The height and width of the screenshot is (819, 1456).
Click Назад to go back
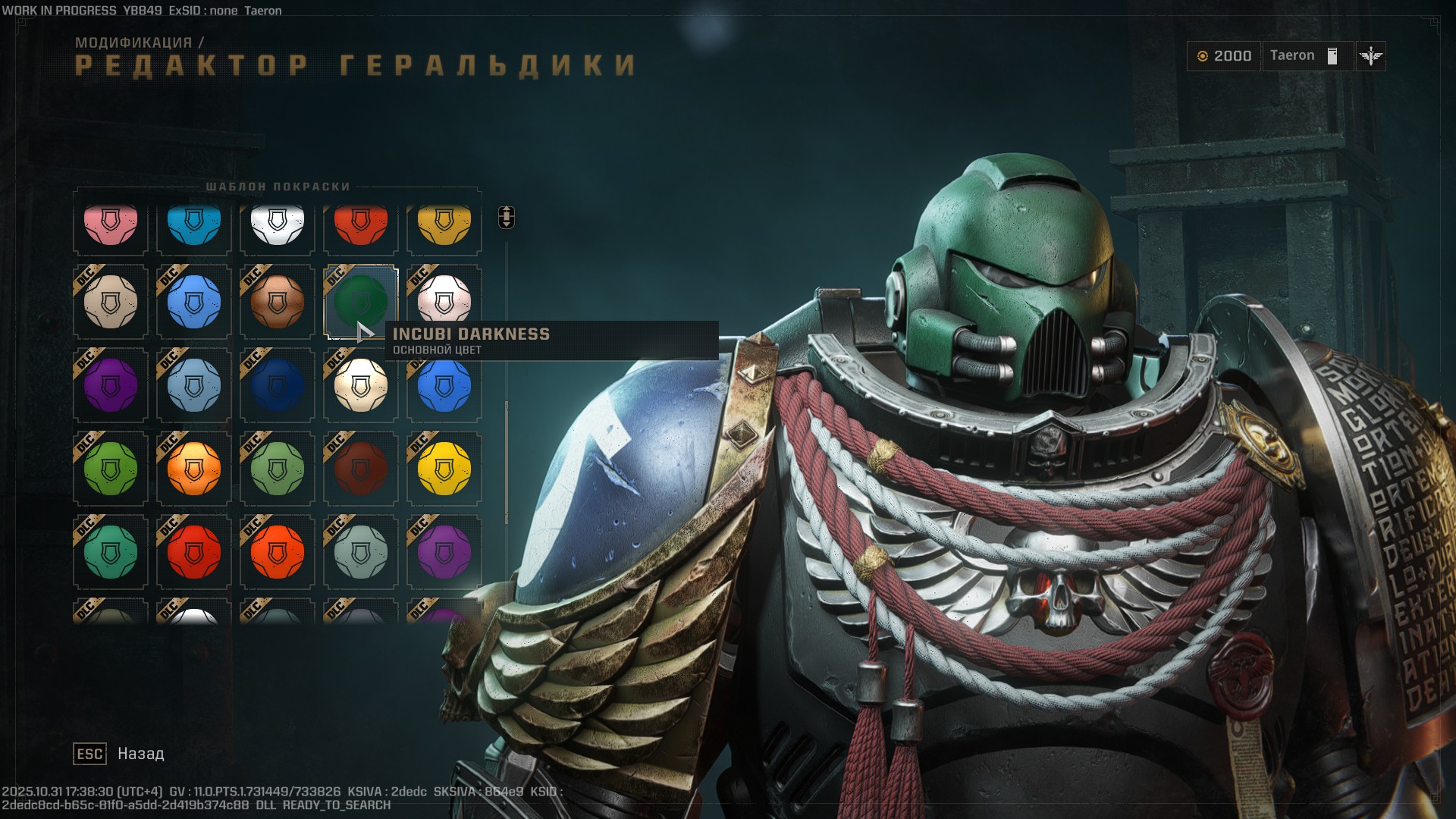coord(140,754)
